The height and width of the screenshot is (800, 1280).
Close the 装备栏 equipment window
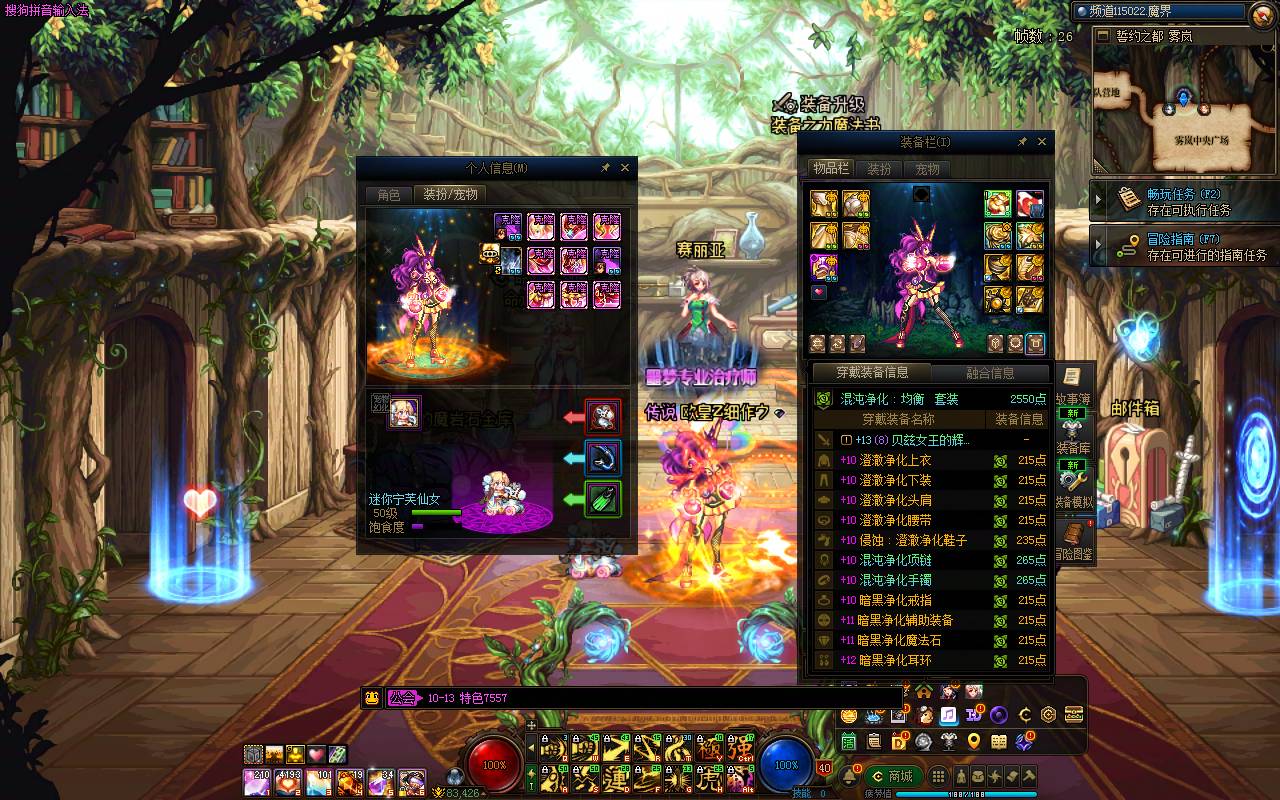point(1042,142)
